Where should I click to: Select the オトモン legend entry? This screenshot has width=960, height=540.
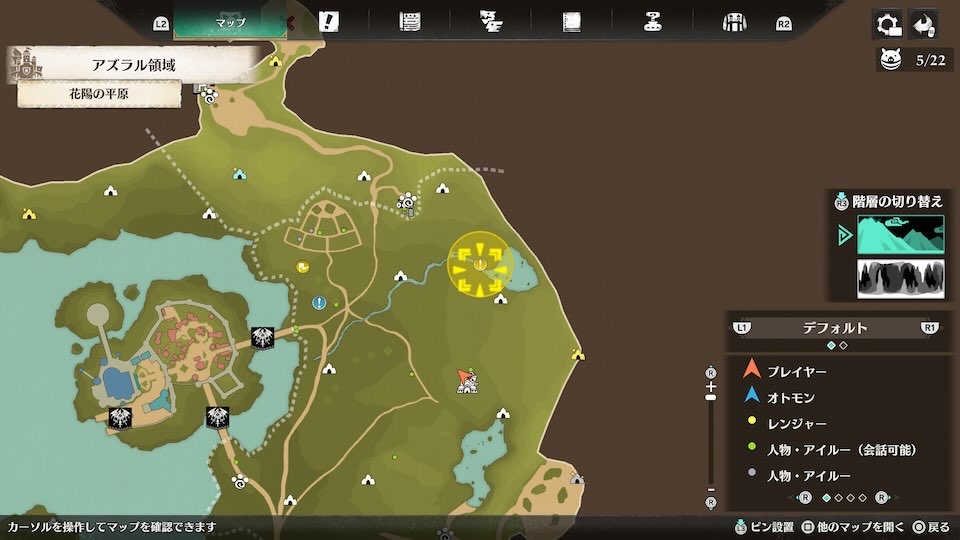[790, 397]
